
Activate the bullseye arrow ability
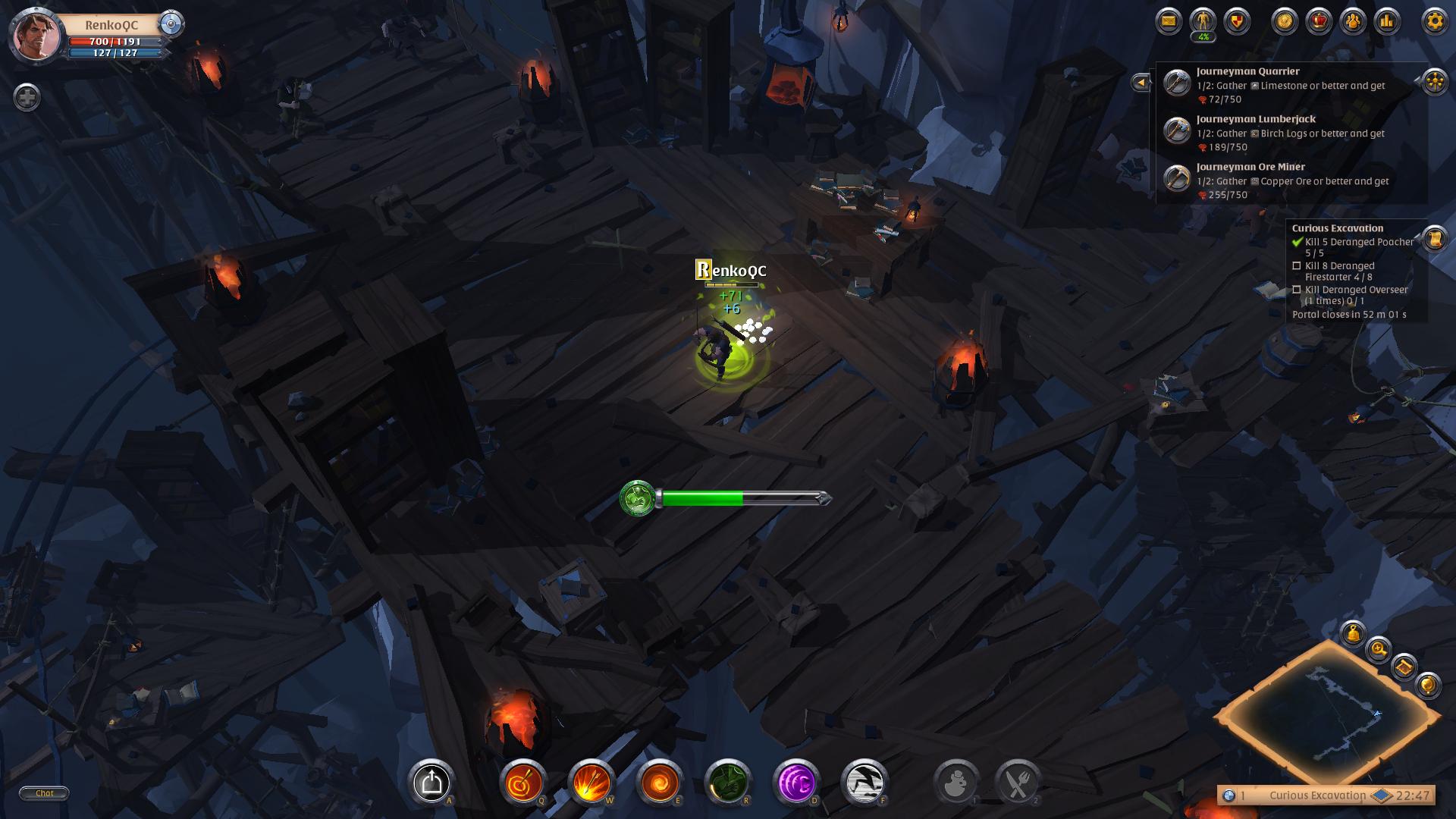coord(522,783)
